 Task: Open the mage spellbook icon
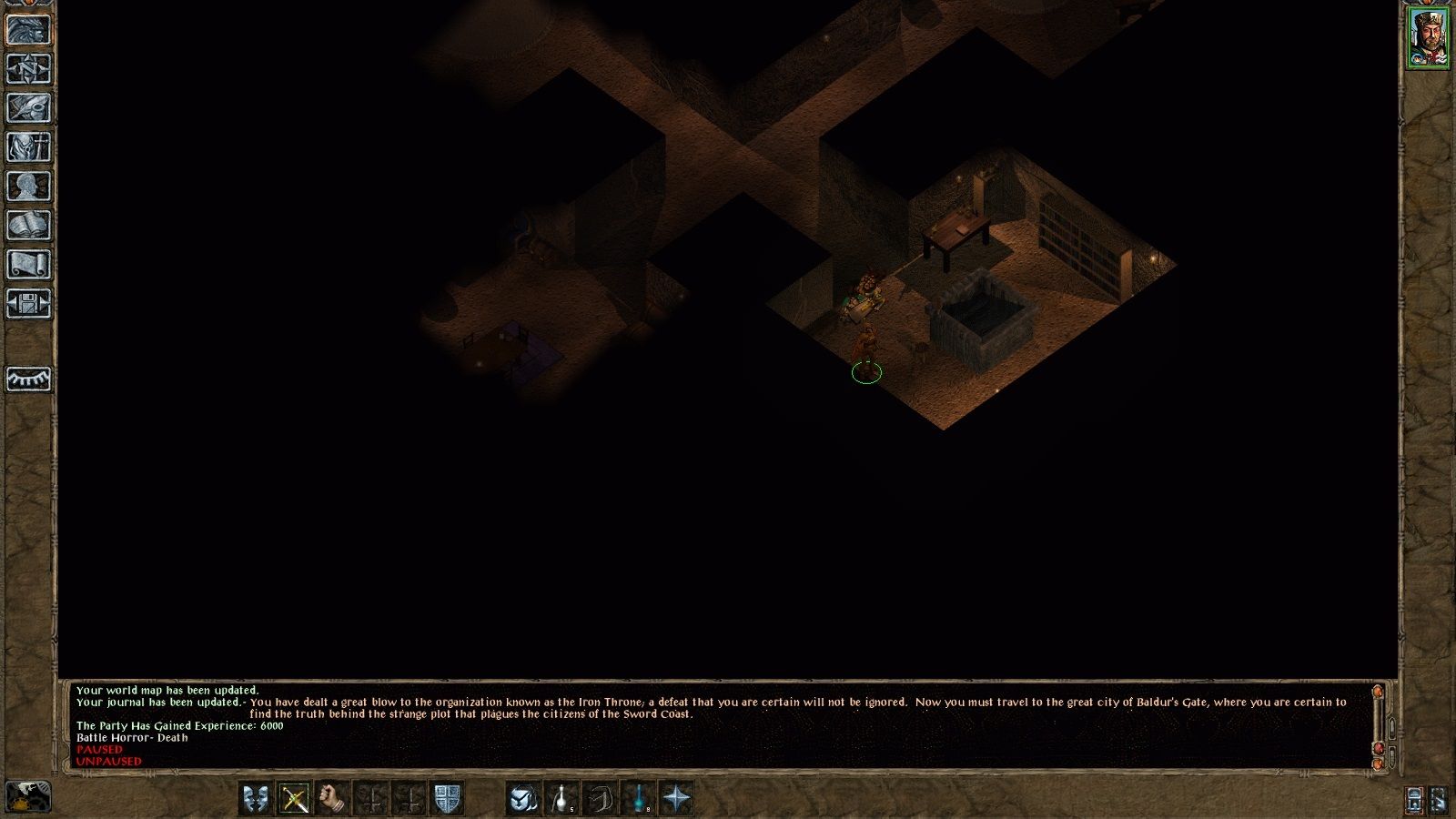(x=28, y=226)
